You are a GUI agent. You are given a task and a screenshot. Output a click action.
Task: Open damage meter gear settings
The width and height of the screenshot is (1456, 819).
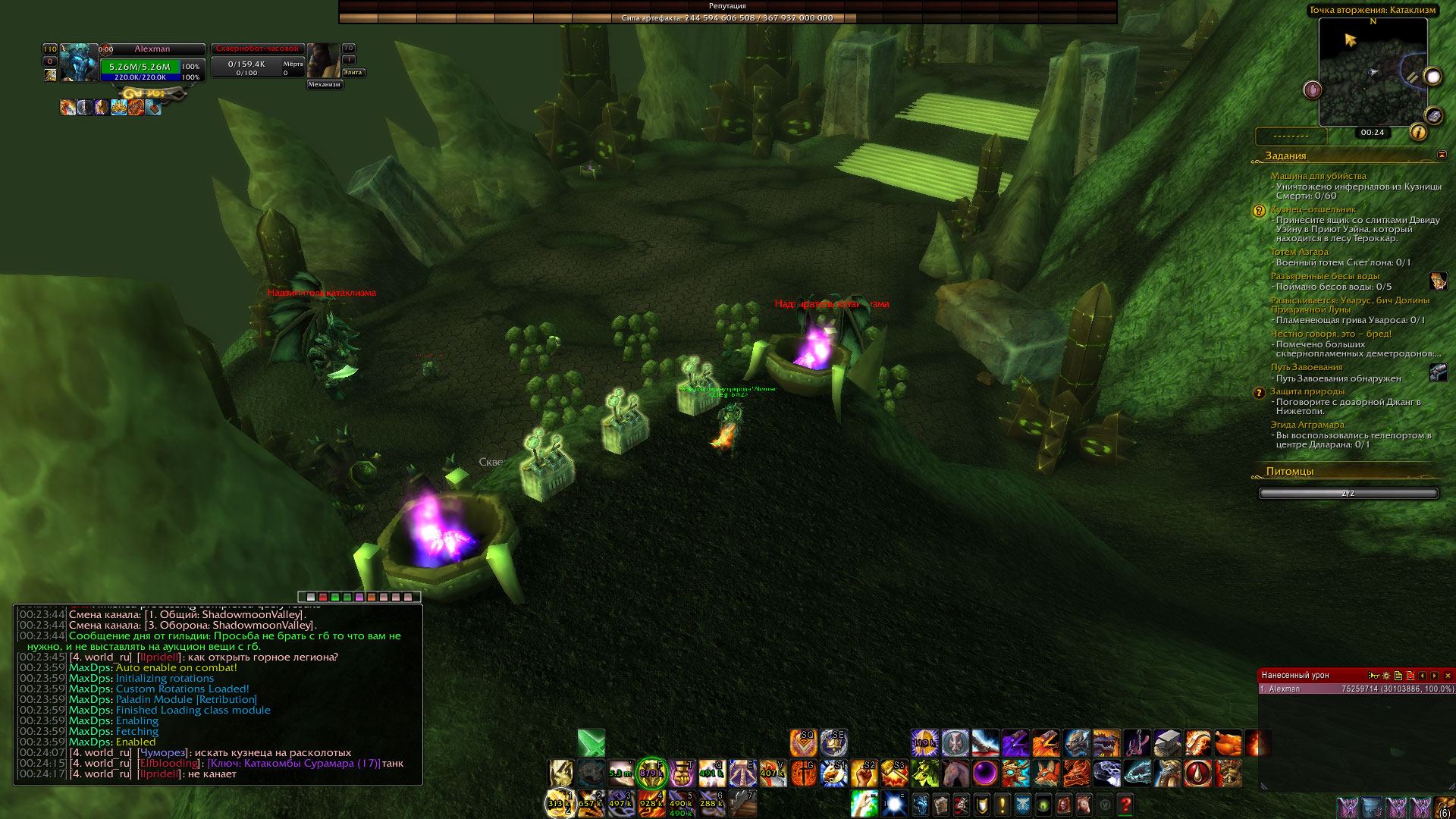pyautogui.click(x=1386, y=676)
